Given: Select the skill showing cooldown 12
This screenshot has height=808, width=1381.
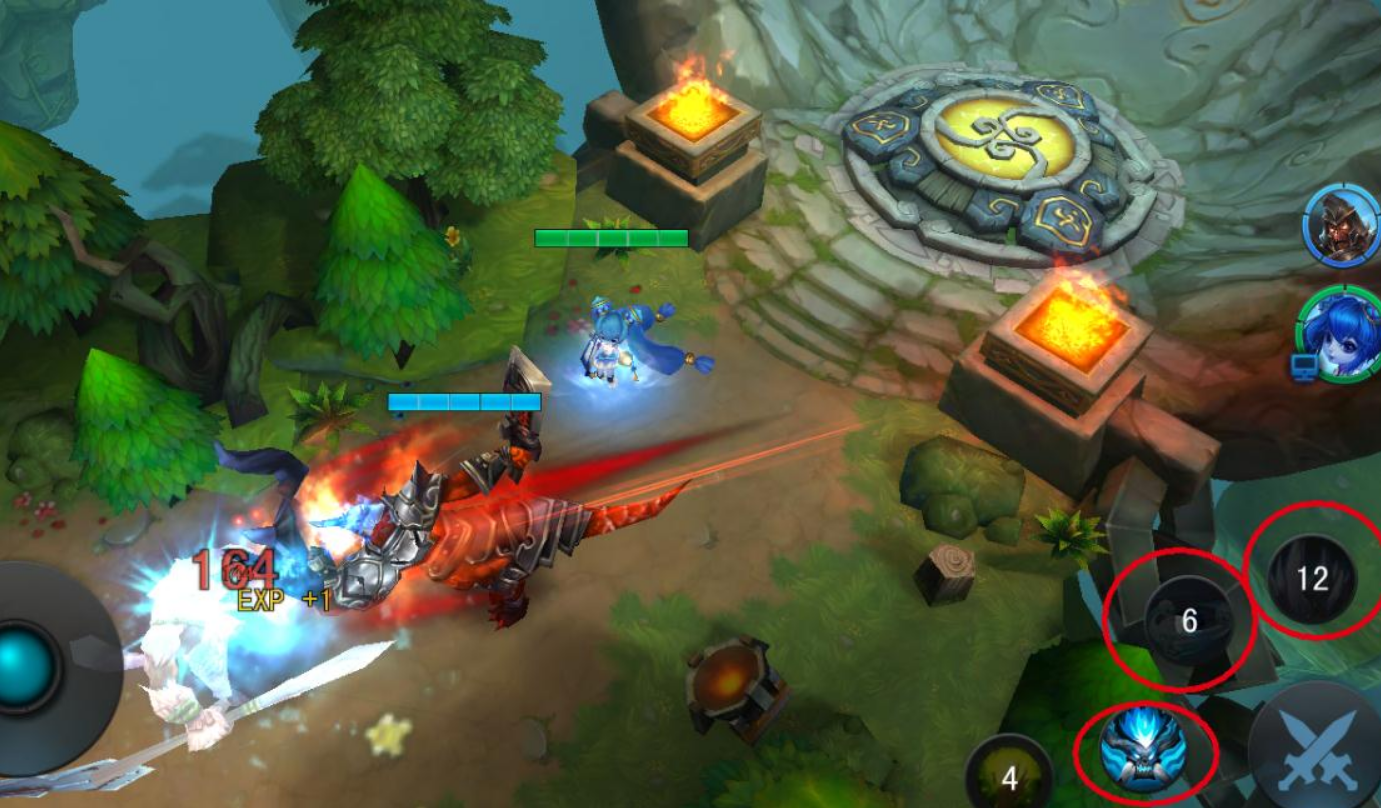Looking at the screenshot, I should point(1312,579).
